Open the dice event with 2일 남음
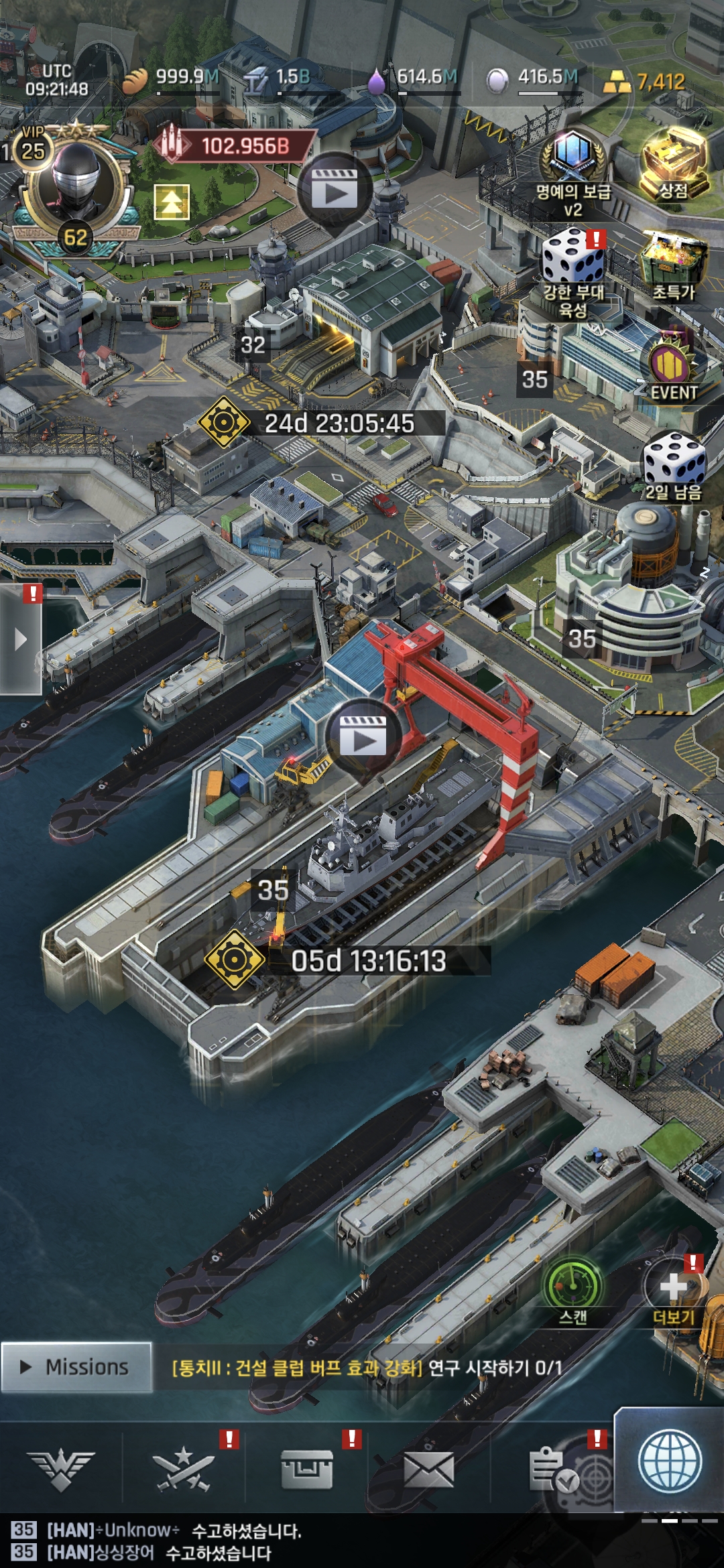The width and height of the screenshot is (724, 1568). pyautogui.click(x=673, y=466)
